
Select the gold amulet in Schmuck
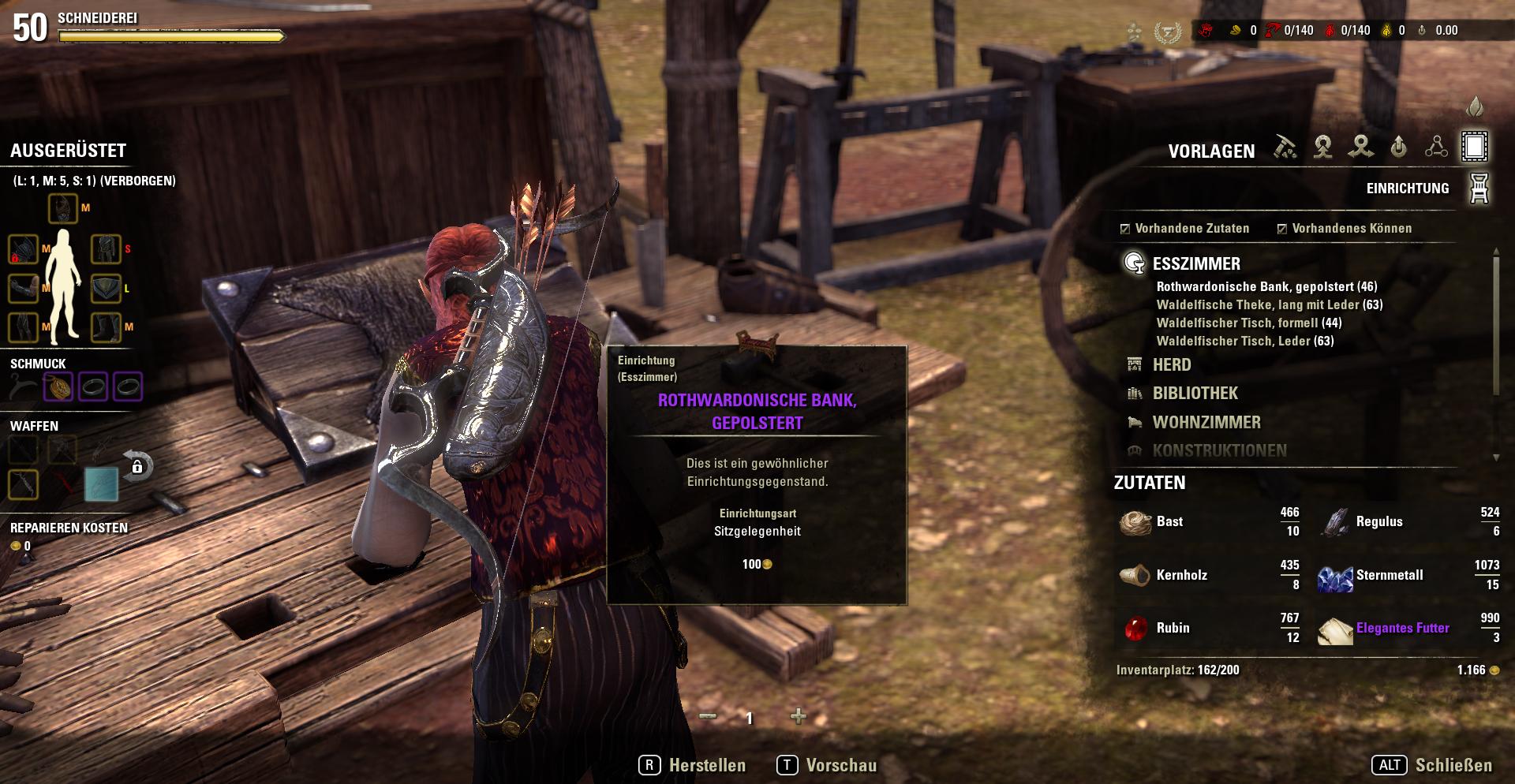click(x=58, y=386)
